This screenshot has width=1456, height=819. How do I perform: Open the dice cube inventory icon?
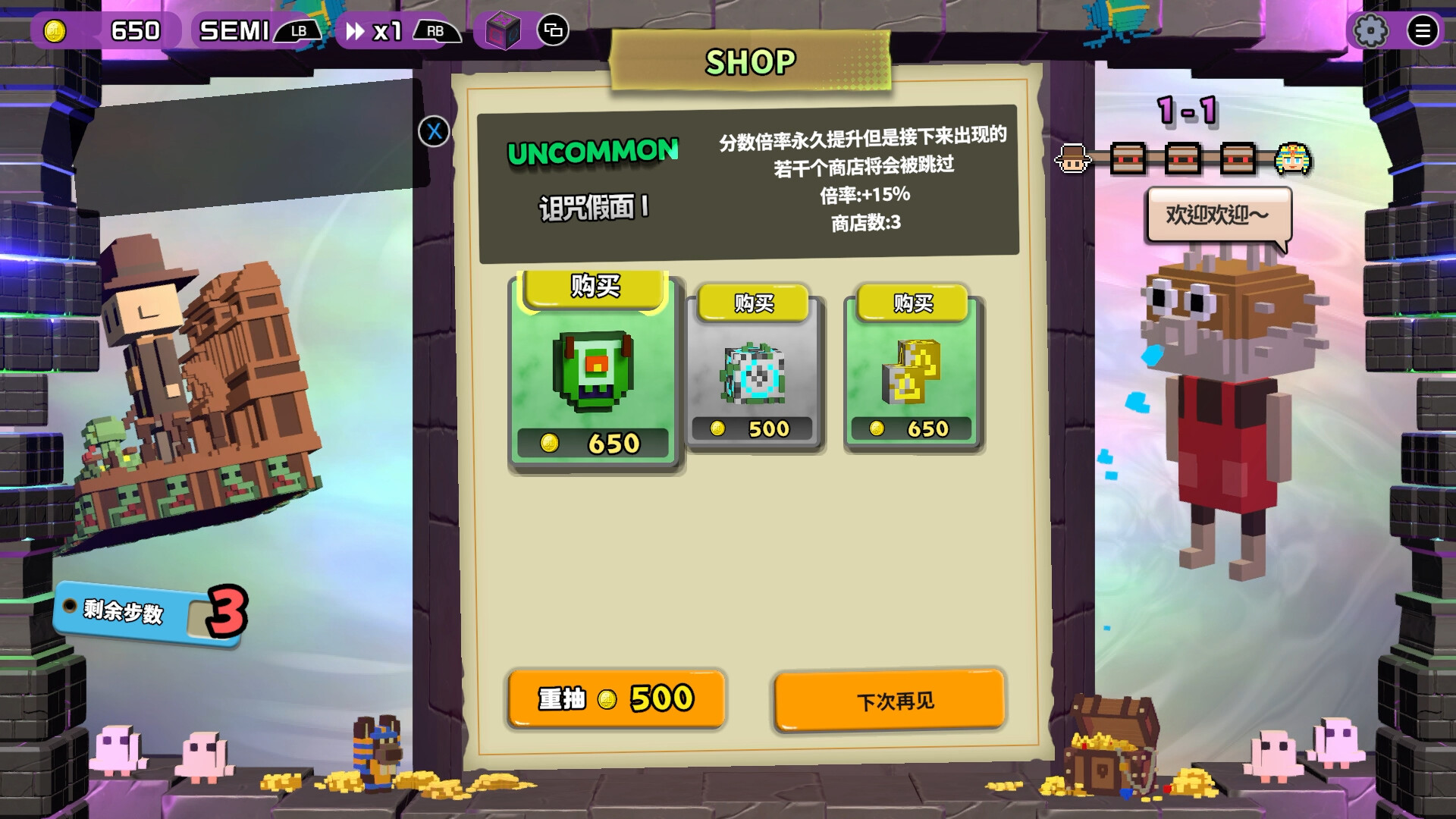click(500, 29)
